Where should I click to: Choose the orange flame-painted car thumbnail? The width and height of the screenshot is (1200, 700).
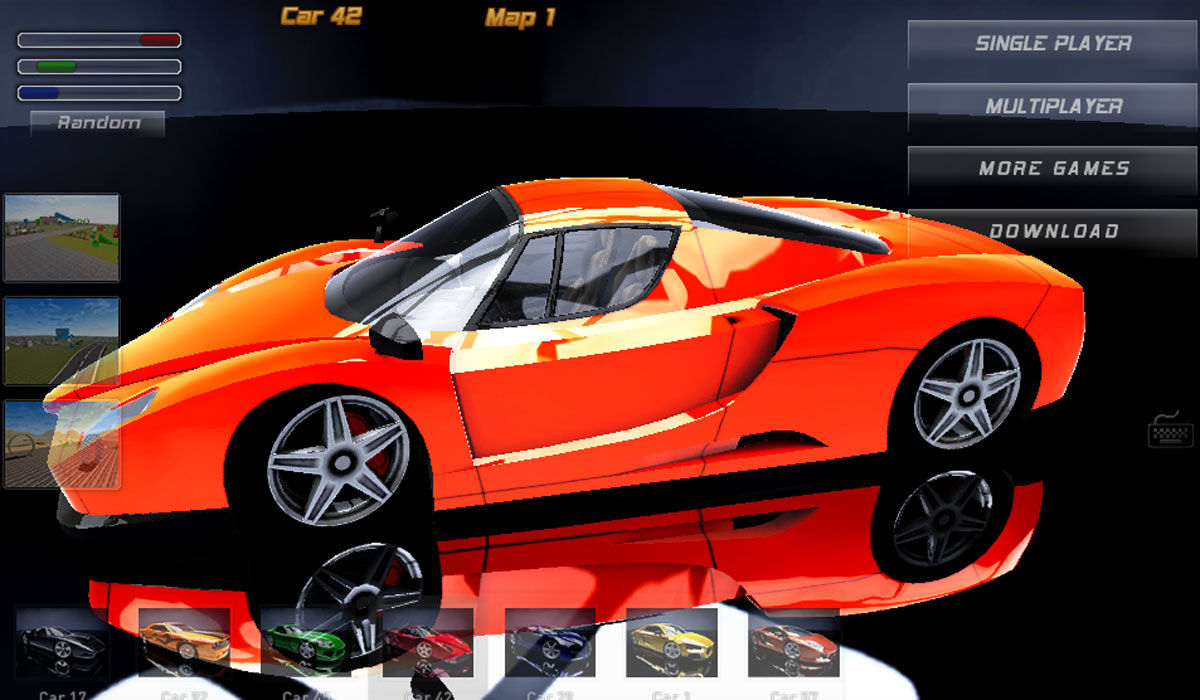pos(184,643)
